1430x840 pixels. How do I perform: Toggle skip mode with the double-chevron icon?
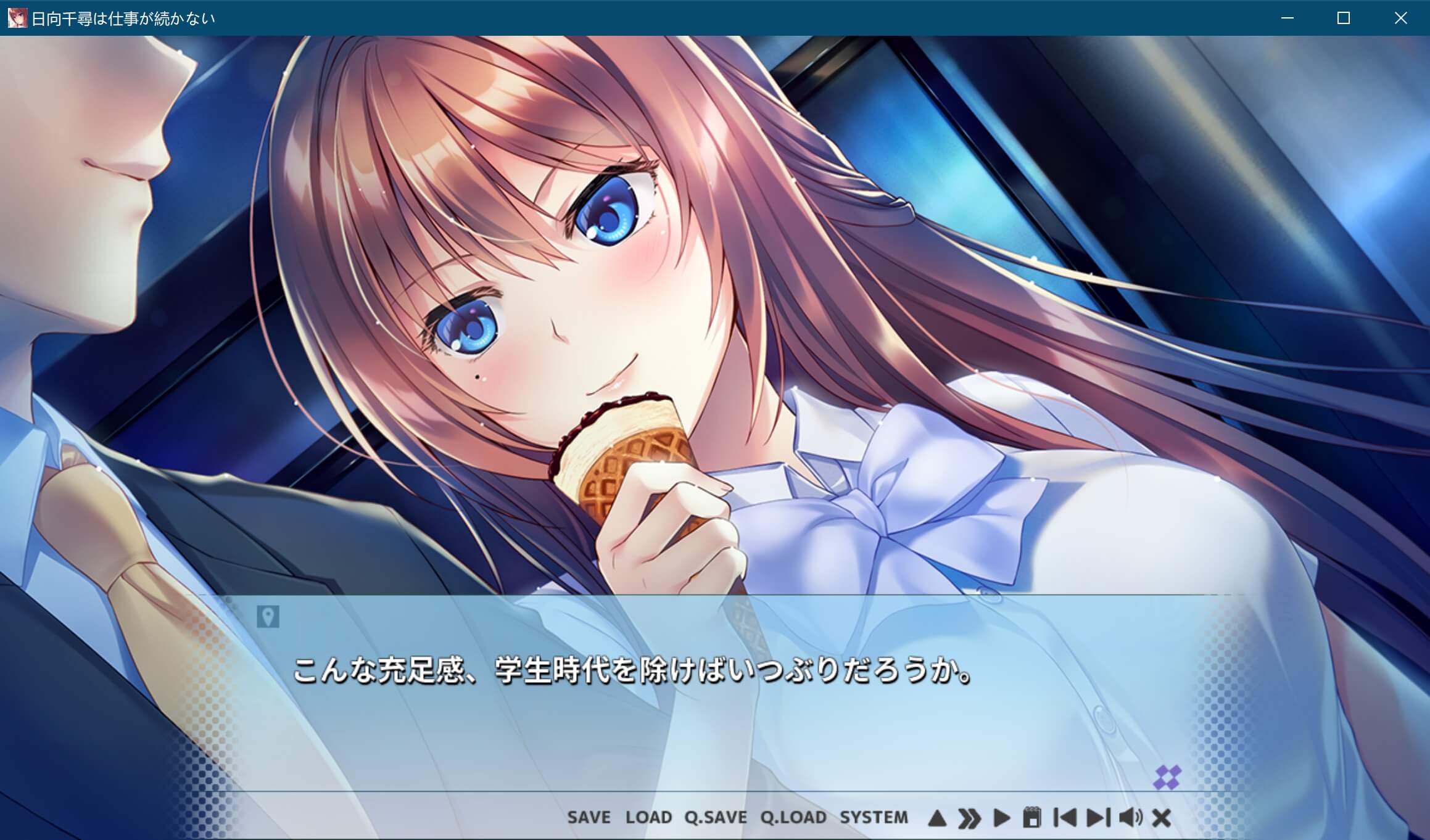point(969,817)
